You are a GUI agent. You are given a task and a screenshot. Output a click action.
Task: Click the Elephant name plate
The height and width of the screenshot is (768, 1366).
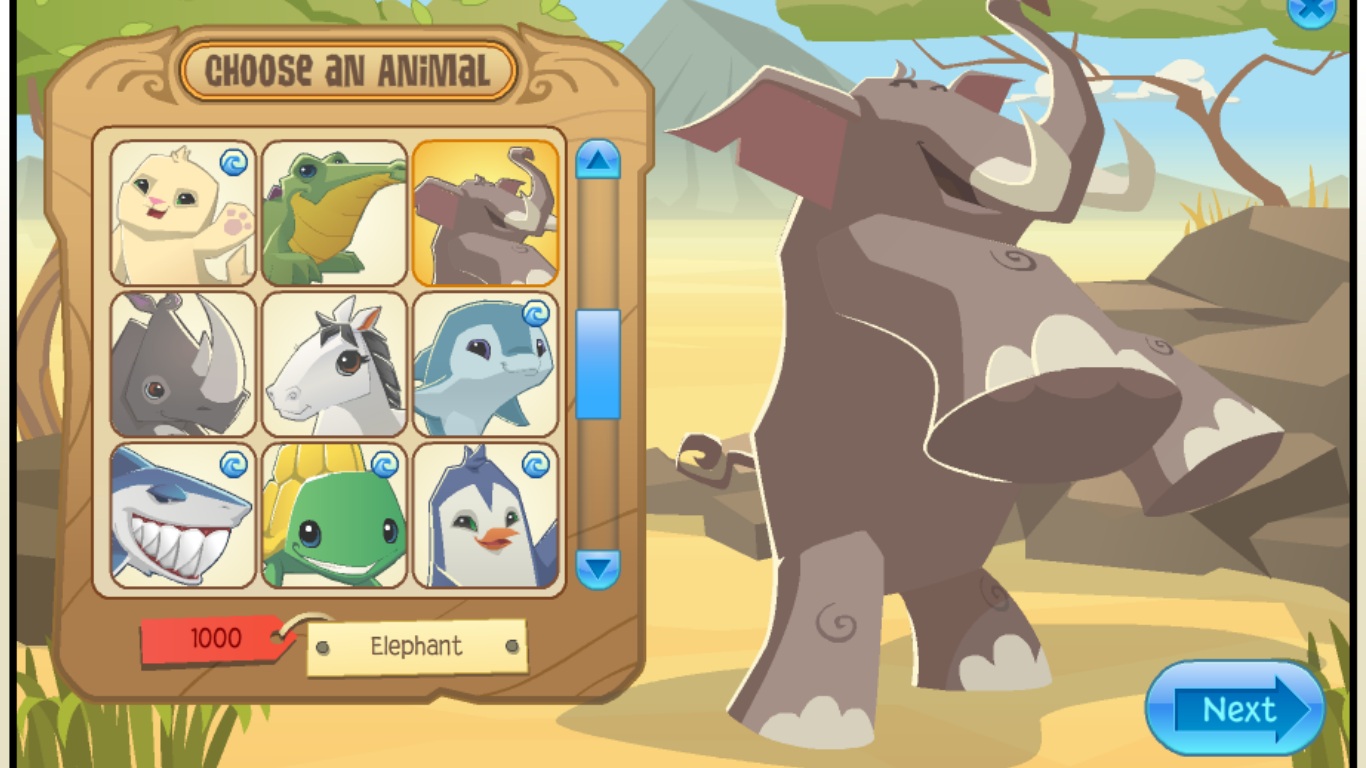[x=417, y=647]
